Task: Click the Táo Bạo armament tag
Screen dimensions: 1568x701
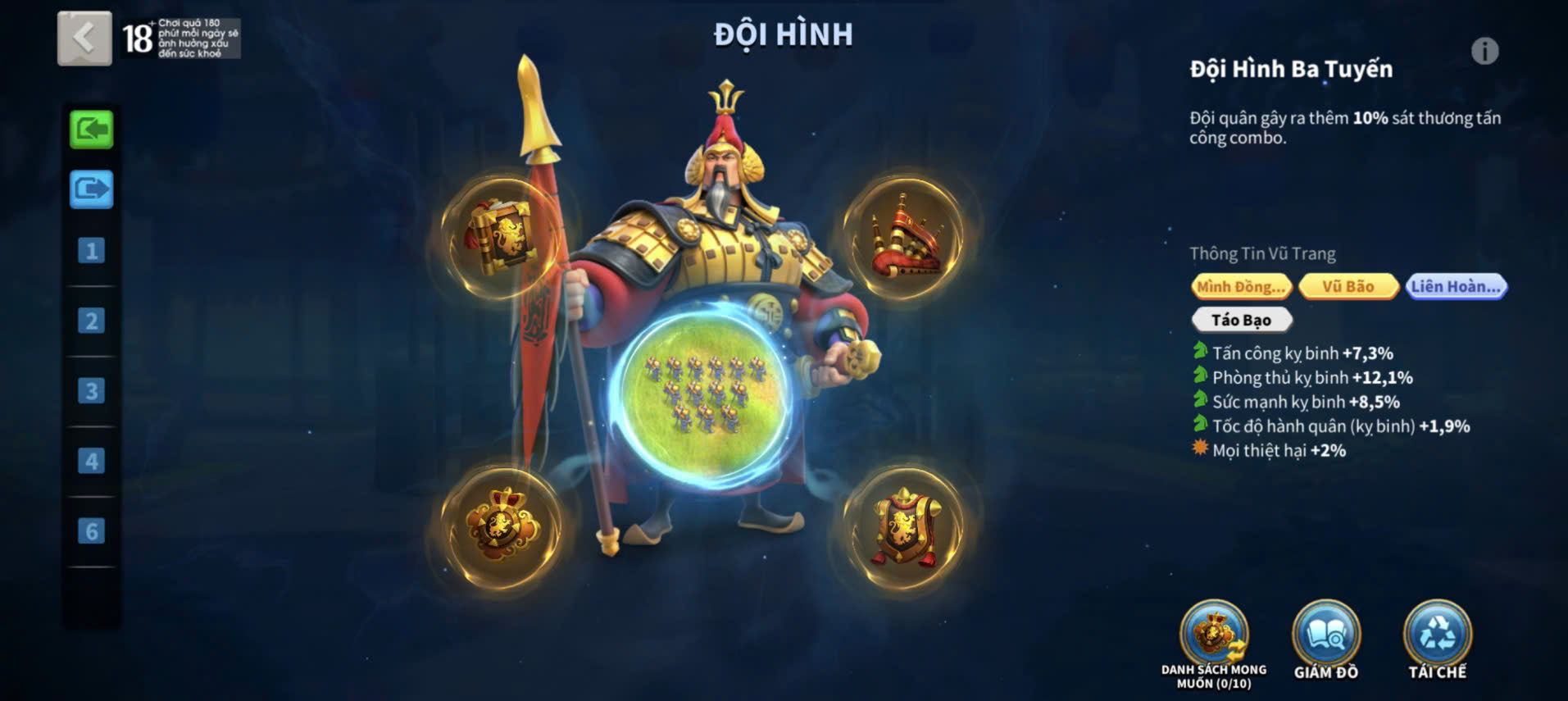Action: point(1241,320)
